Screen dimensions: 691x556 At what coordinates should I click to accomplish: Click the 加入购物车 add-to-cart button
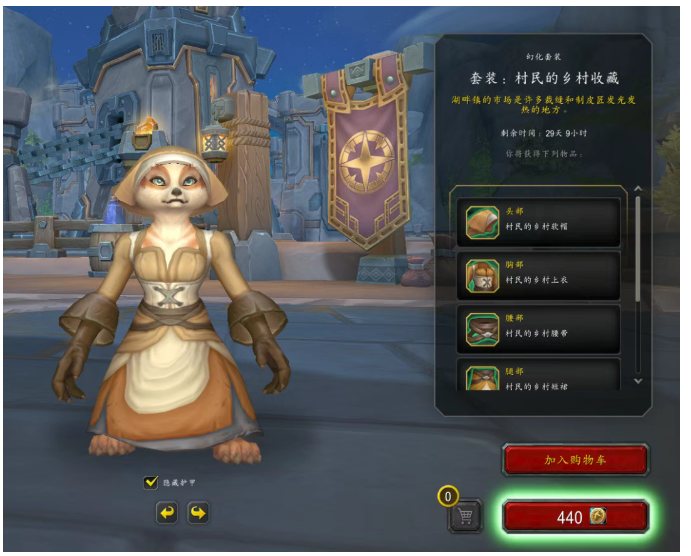575,460
